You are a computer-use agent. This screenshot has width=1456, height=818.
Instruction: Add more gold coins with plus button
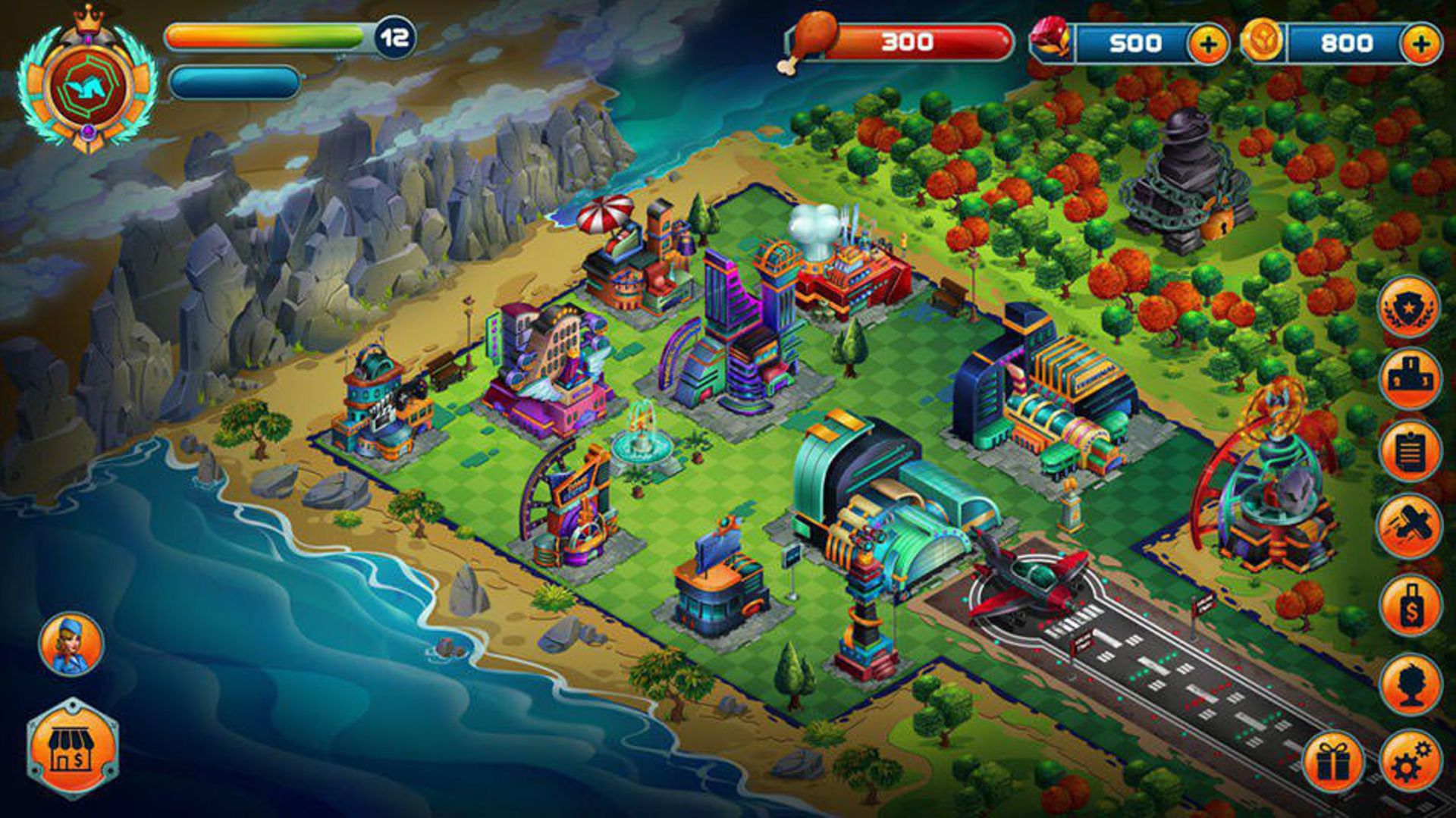coord(1420,43)
